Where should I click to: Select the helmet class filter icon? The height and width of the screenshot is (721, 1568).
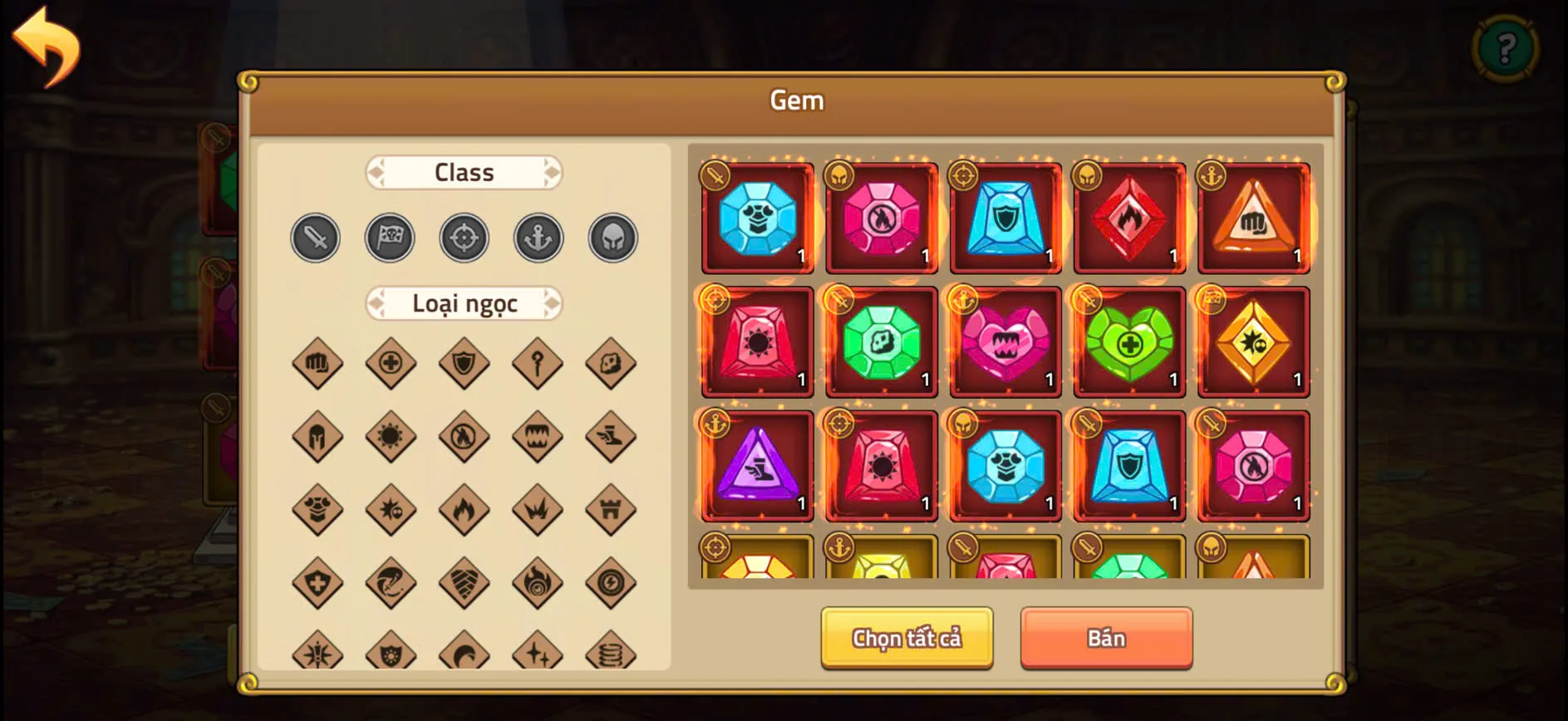(x=612, y=238)
